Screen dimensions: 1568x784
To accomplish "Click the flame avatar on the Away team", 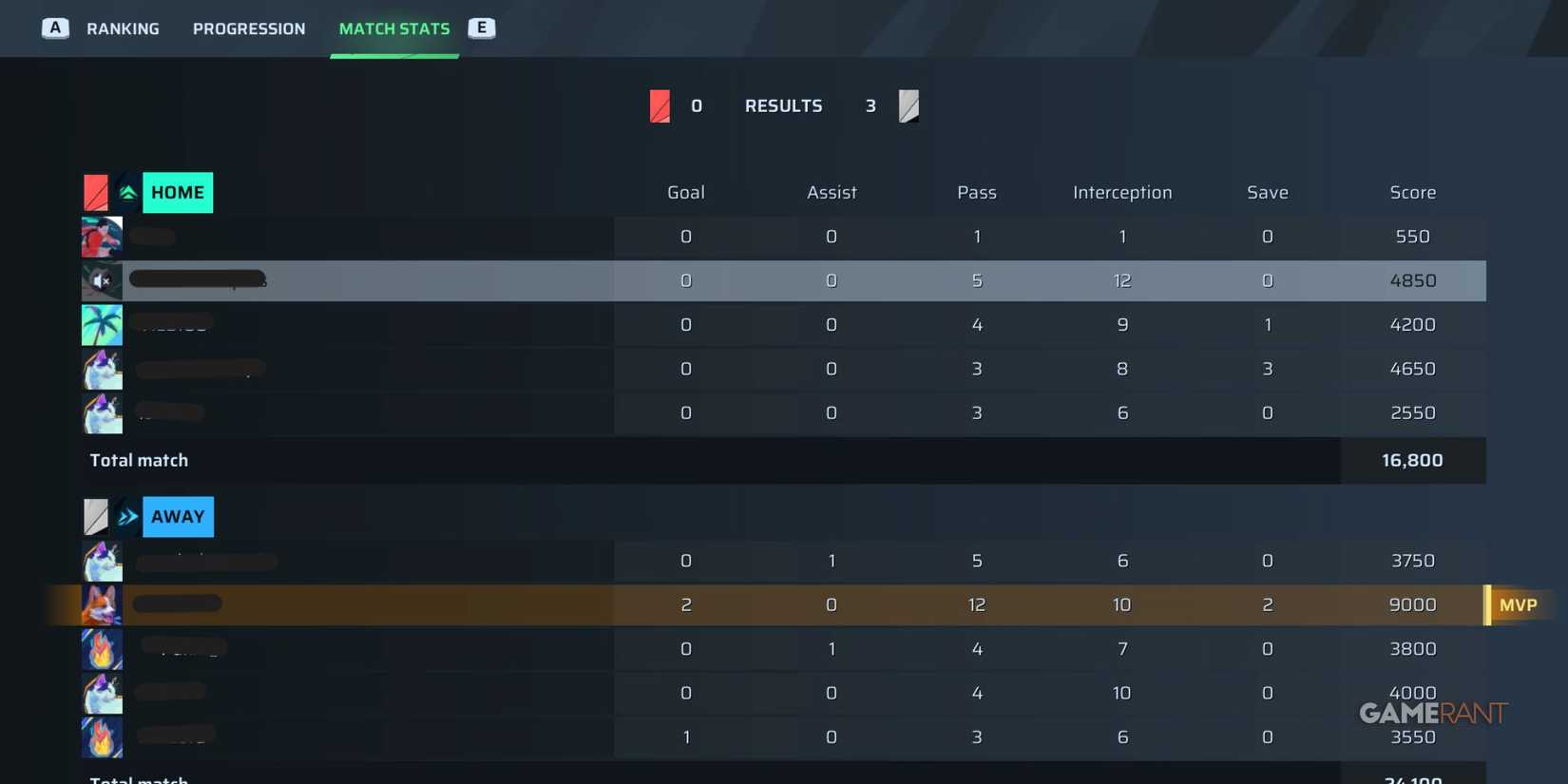I will pos(102,647).
